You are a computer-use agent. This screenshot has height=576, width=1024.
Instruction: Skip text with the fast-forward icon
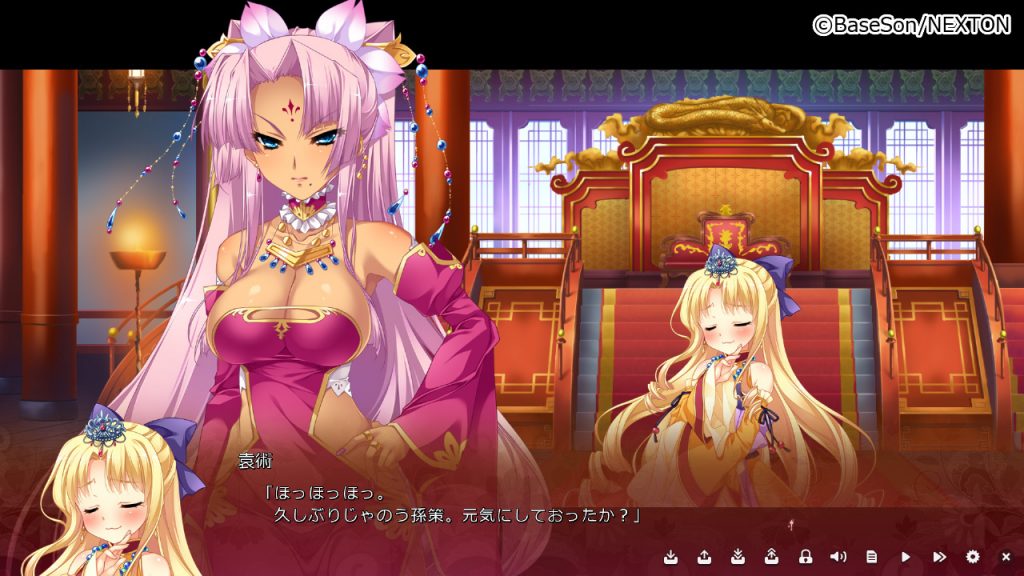point(939,556)
